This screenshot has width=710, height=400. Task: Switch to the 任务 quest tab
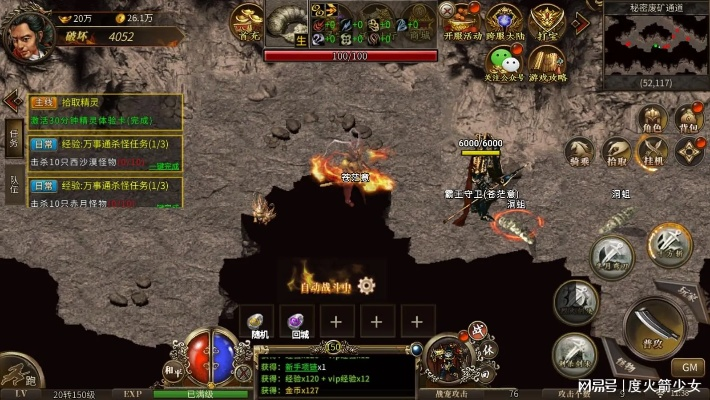click(13, 139)
